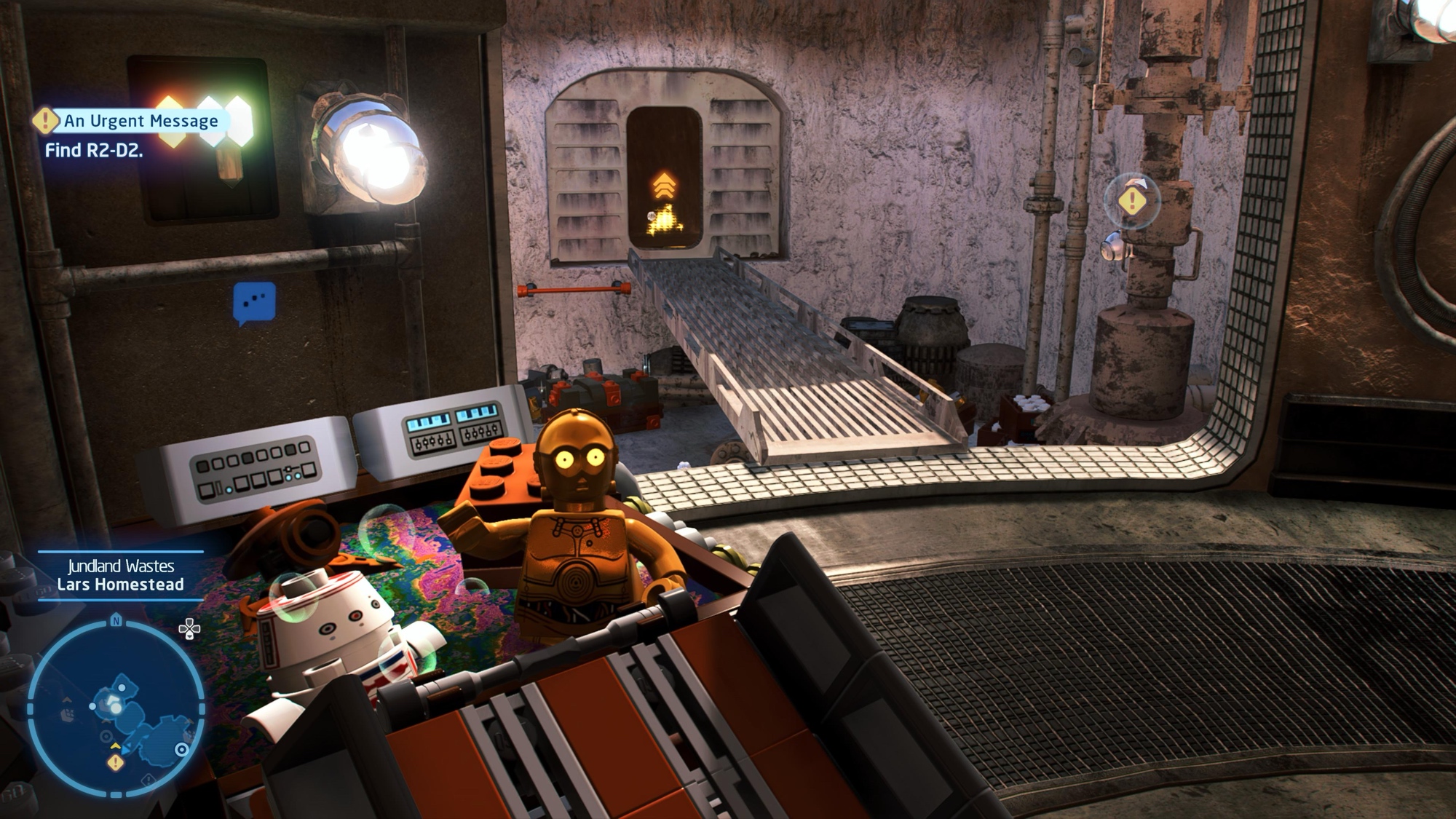Select the yellow exclamation quest marker bubble
Viewport: 1456px width, 819px height.
click(x=1131, y=200)
